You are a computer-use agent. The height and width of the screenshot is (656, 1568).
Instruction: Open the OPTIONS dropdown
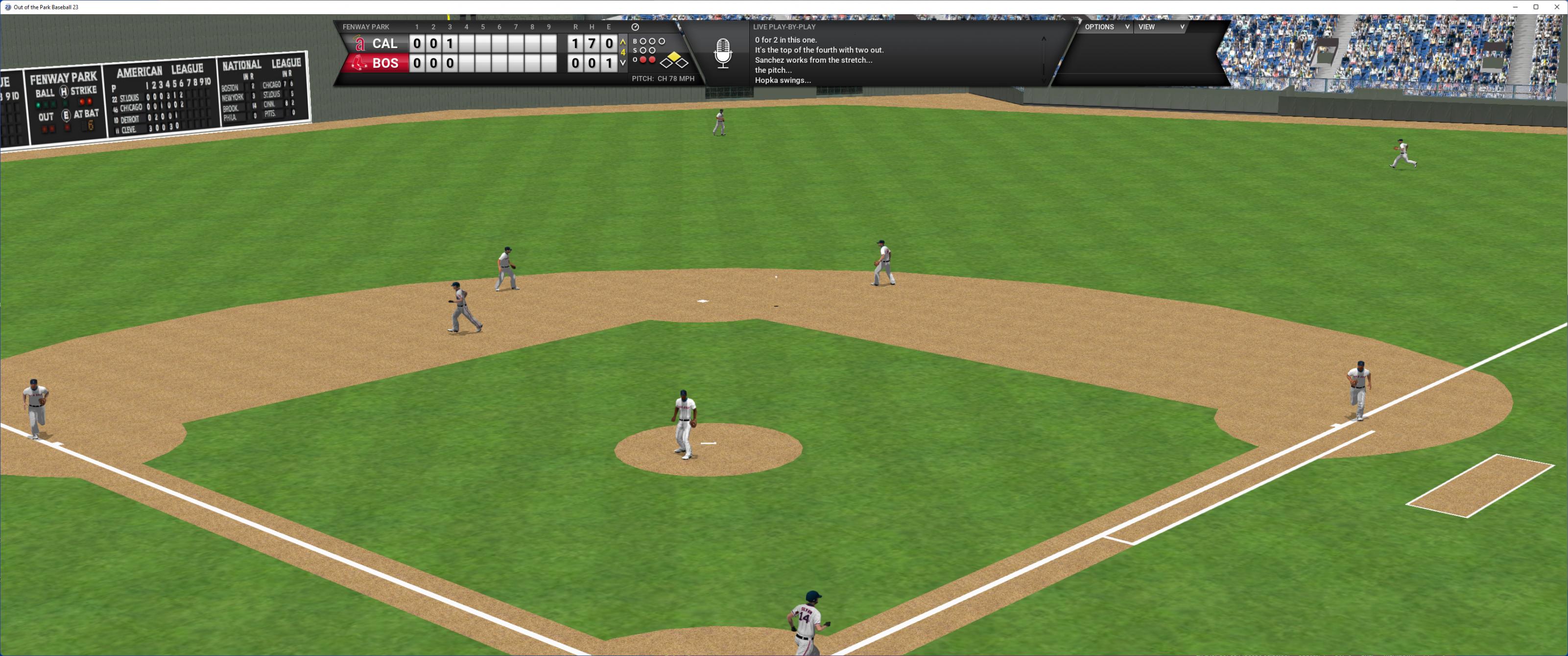(1106, 27)
